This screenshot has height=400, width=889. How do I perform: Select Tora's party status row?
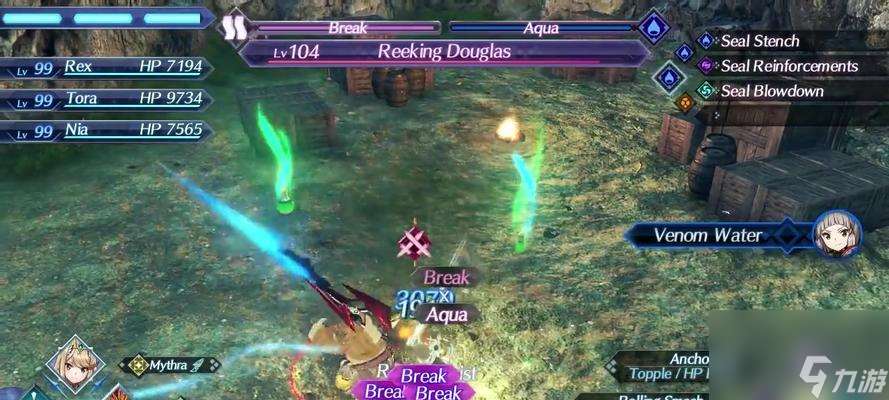pyautogui.click(x=108, y=99)
